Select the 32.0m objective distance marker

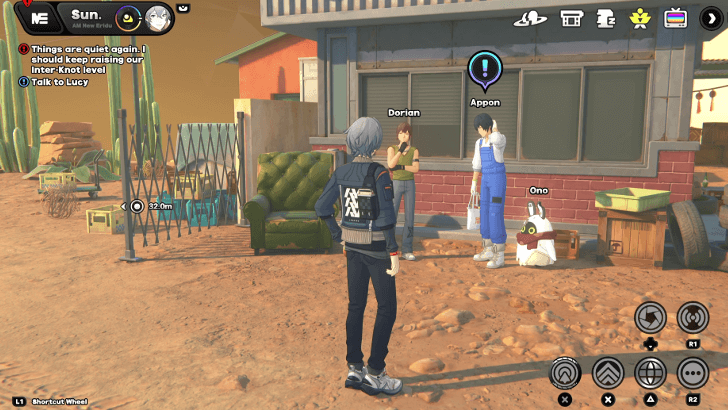tap(137, 206)
